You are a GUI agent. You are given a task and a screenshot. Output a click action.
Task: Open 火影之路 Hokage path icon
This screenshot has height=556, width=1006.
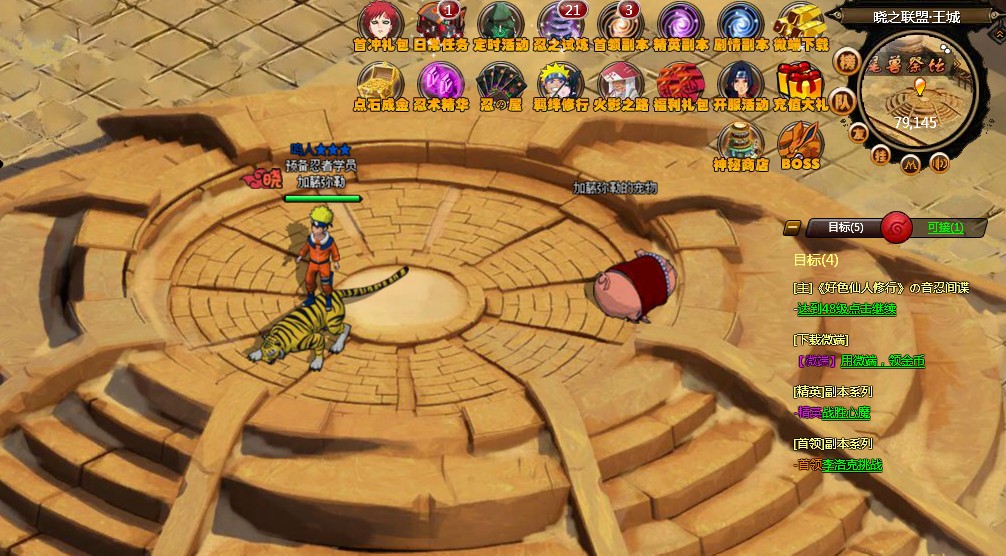(x=620, y=83)
